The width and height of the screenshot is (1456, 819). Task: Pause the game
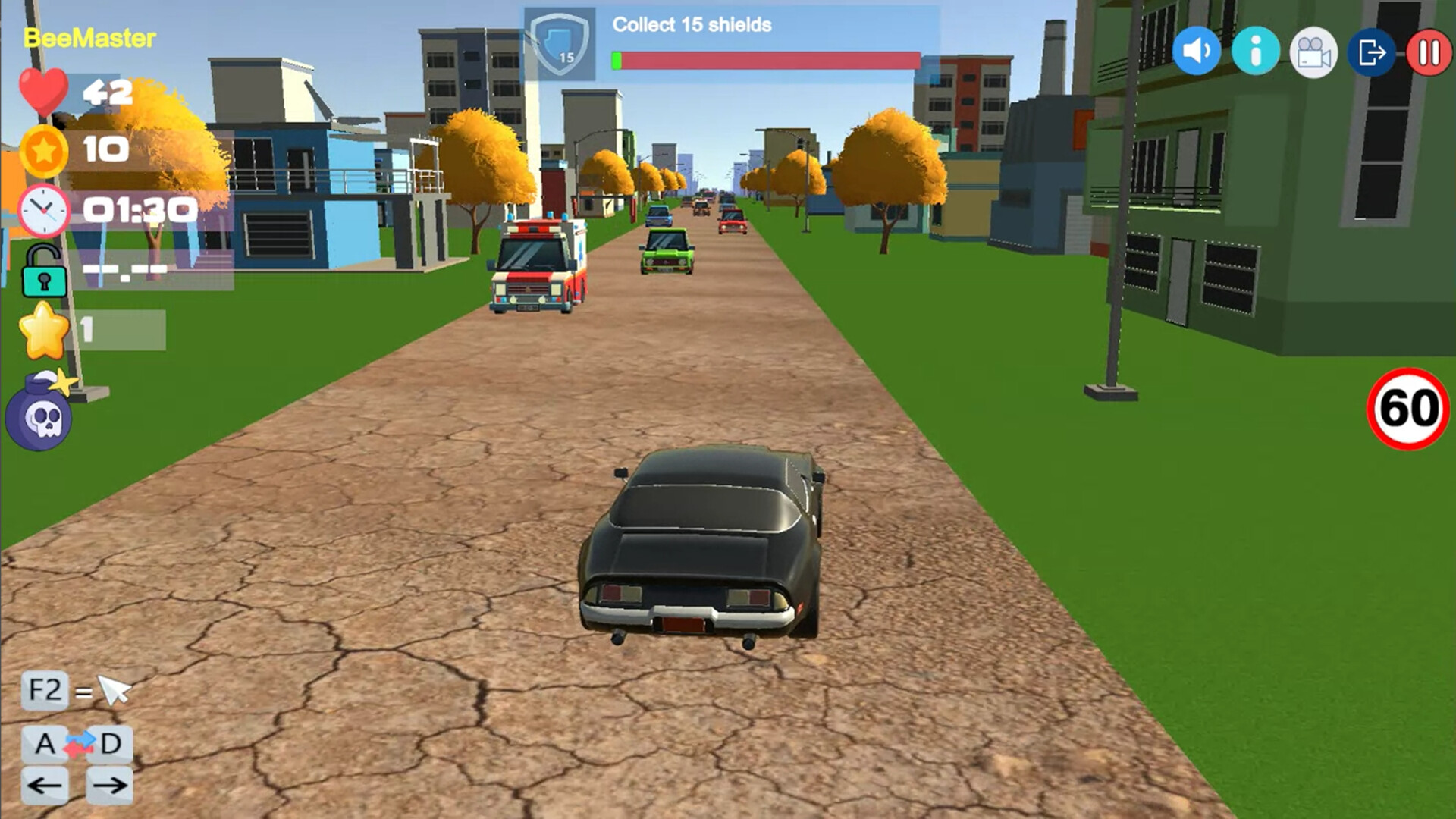(x=1429, y=51)
